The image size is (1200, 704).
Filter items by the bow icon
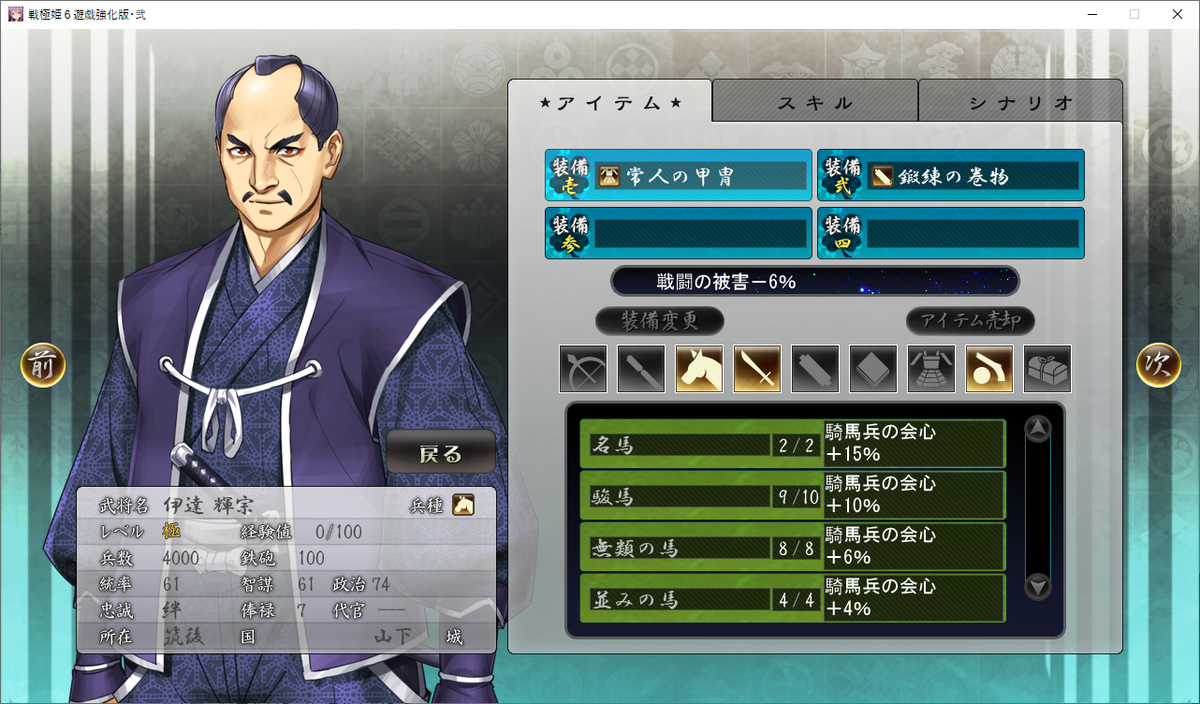583,369
